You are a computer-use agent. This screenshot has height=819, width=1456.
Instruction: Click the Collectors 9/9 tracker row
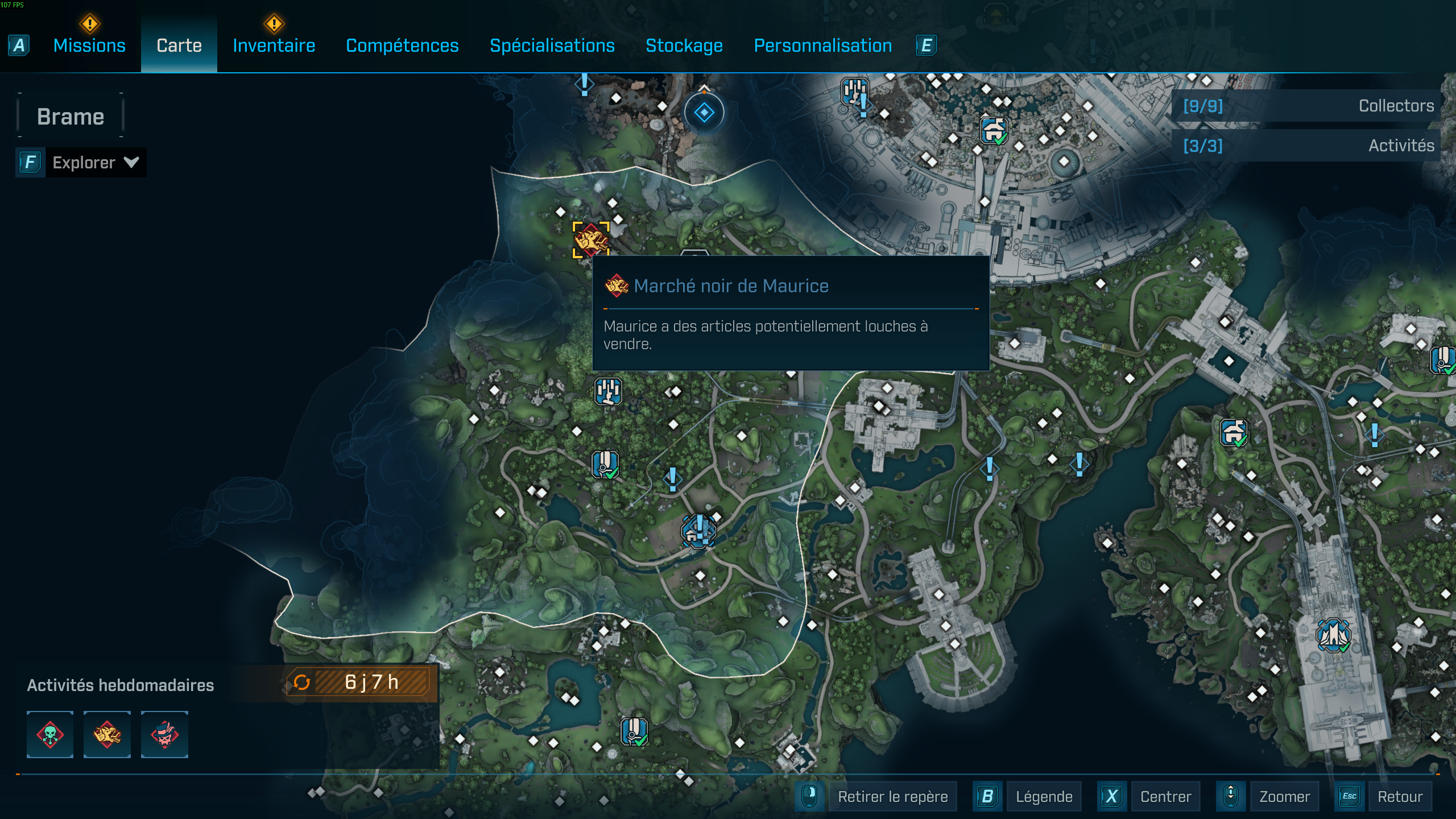(1307, 106)
